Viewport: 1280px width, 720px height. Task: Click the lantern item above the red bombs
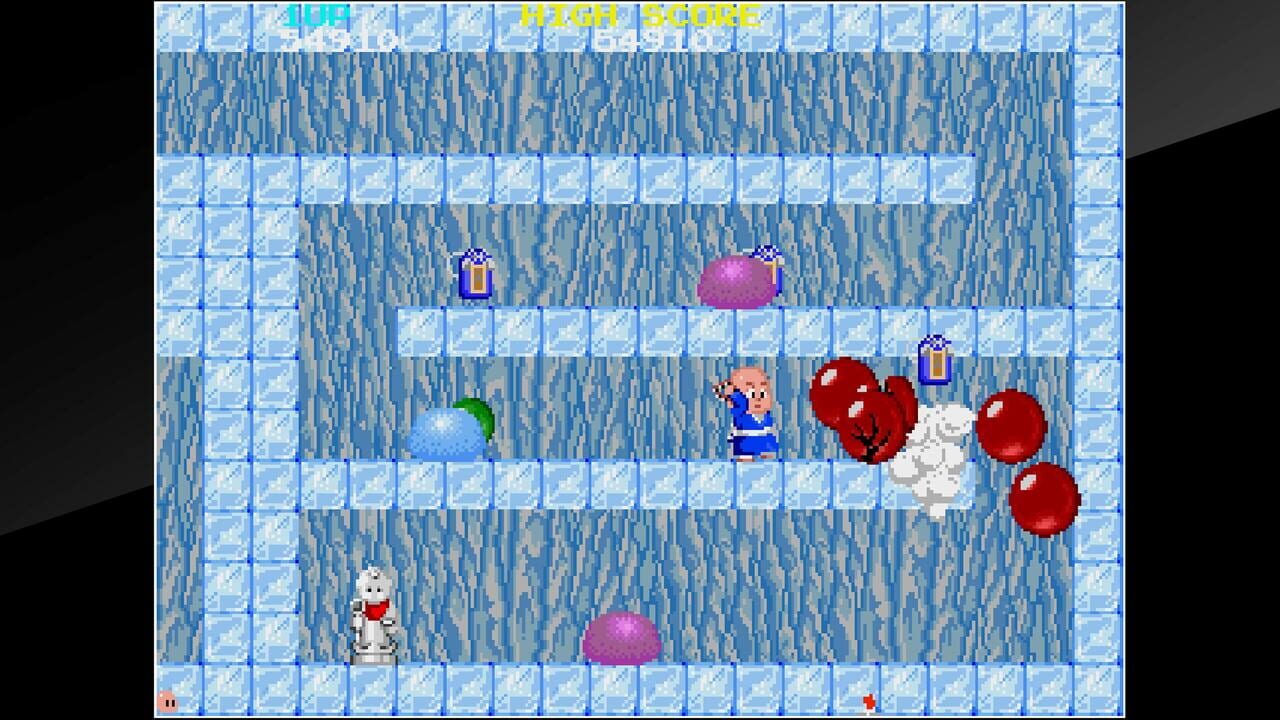(x=934, y=358)
